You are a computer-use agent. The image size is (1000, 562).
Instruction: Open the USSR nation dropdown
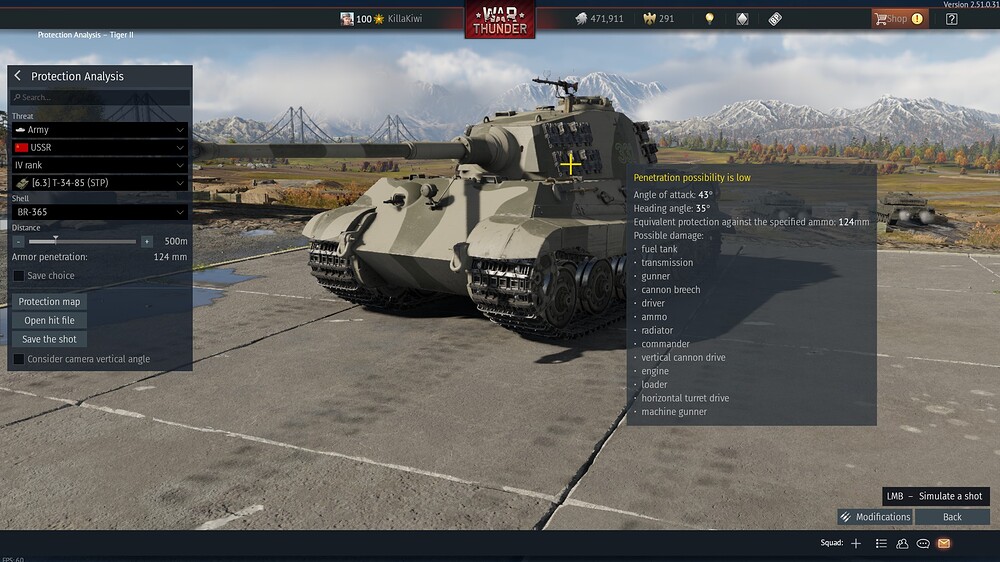click(x=100, y=147)
